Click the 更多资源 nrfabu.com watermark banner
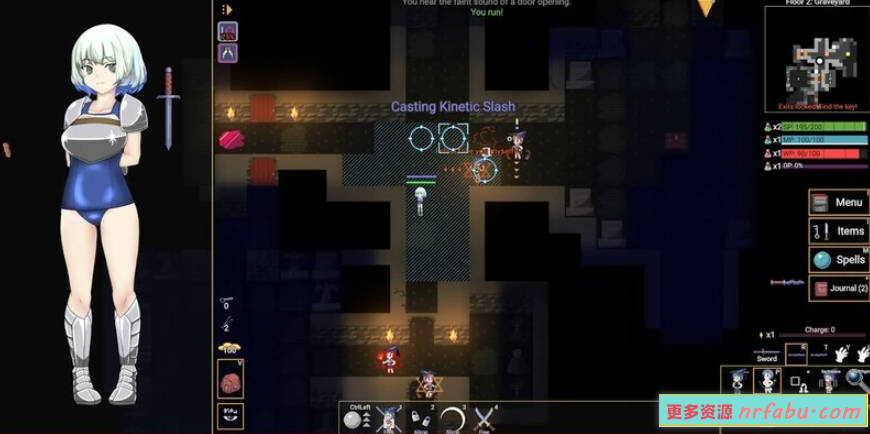870x434 pixels. tap(762, 411)
